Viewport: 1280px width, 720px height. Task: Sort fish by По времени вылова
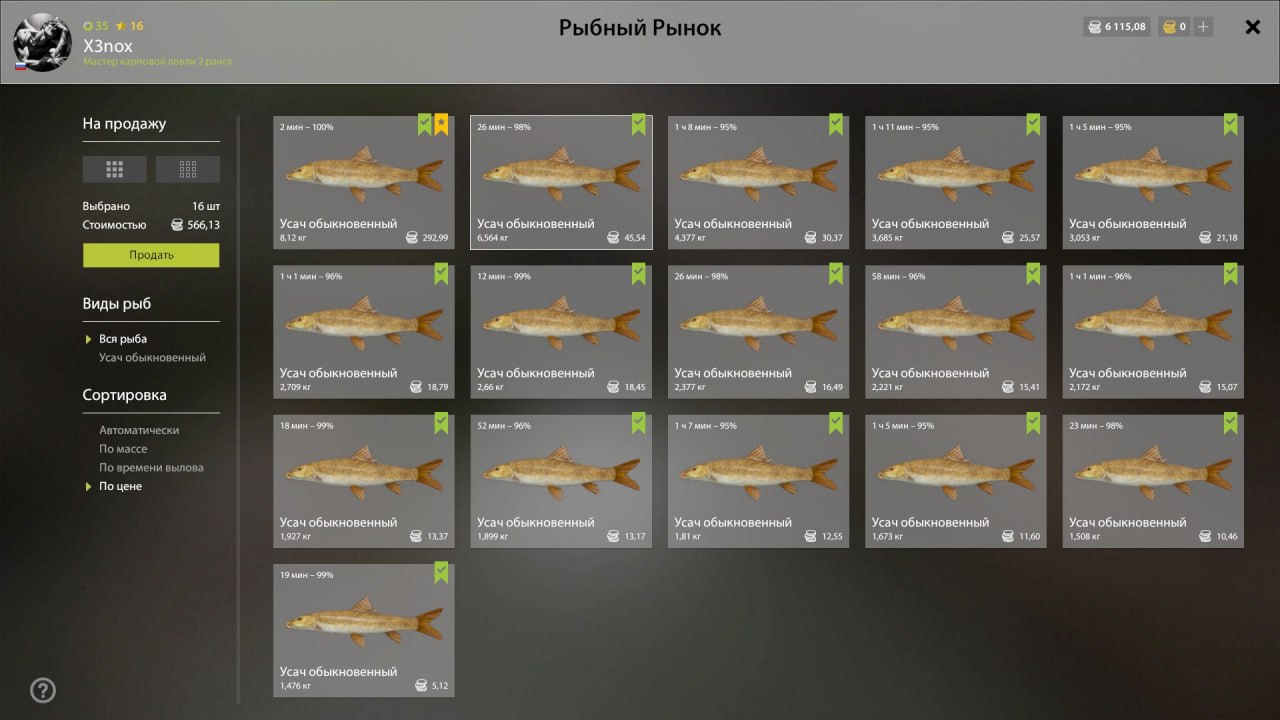151,467
